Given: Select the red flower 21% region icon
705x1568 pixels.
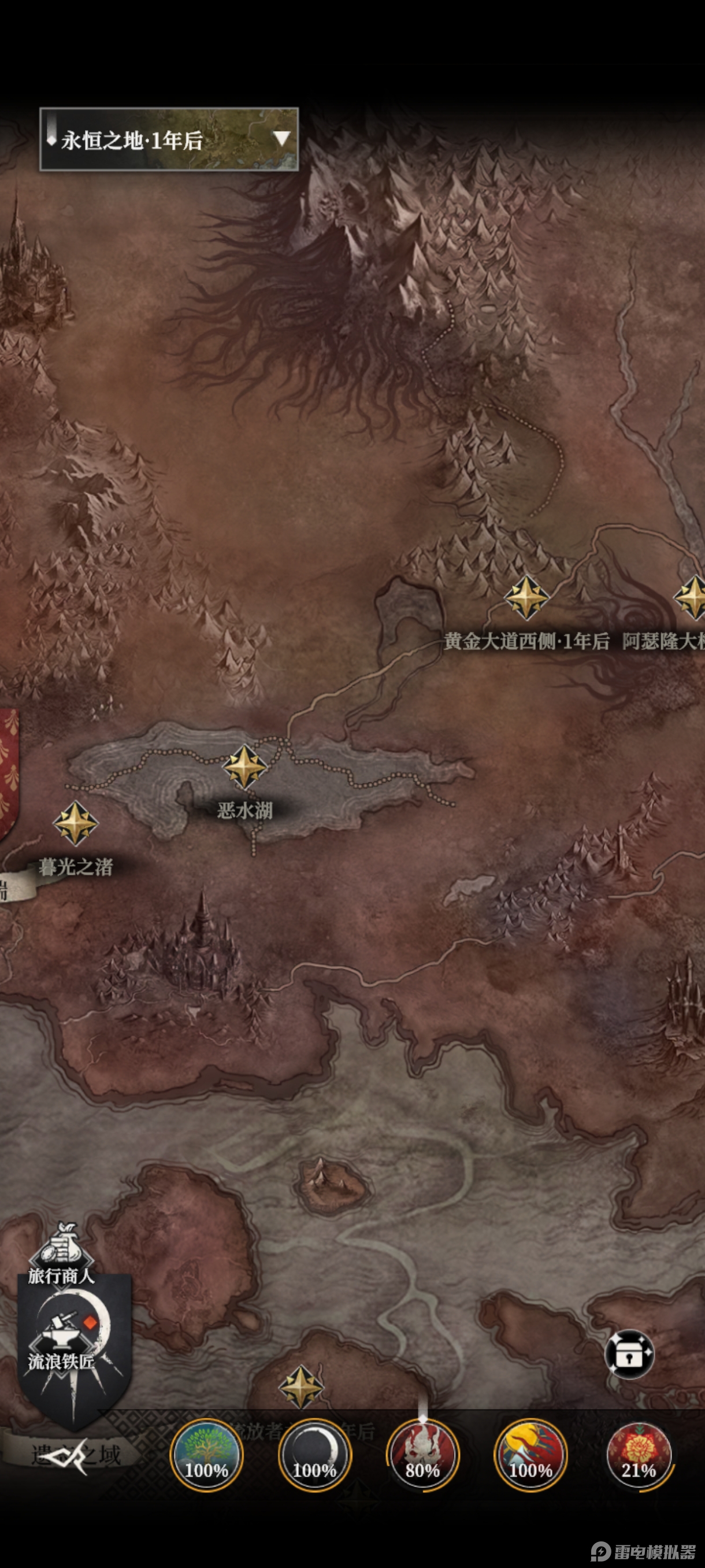Looking at the screenshot, I should click(639, 1456).
